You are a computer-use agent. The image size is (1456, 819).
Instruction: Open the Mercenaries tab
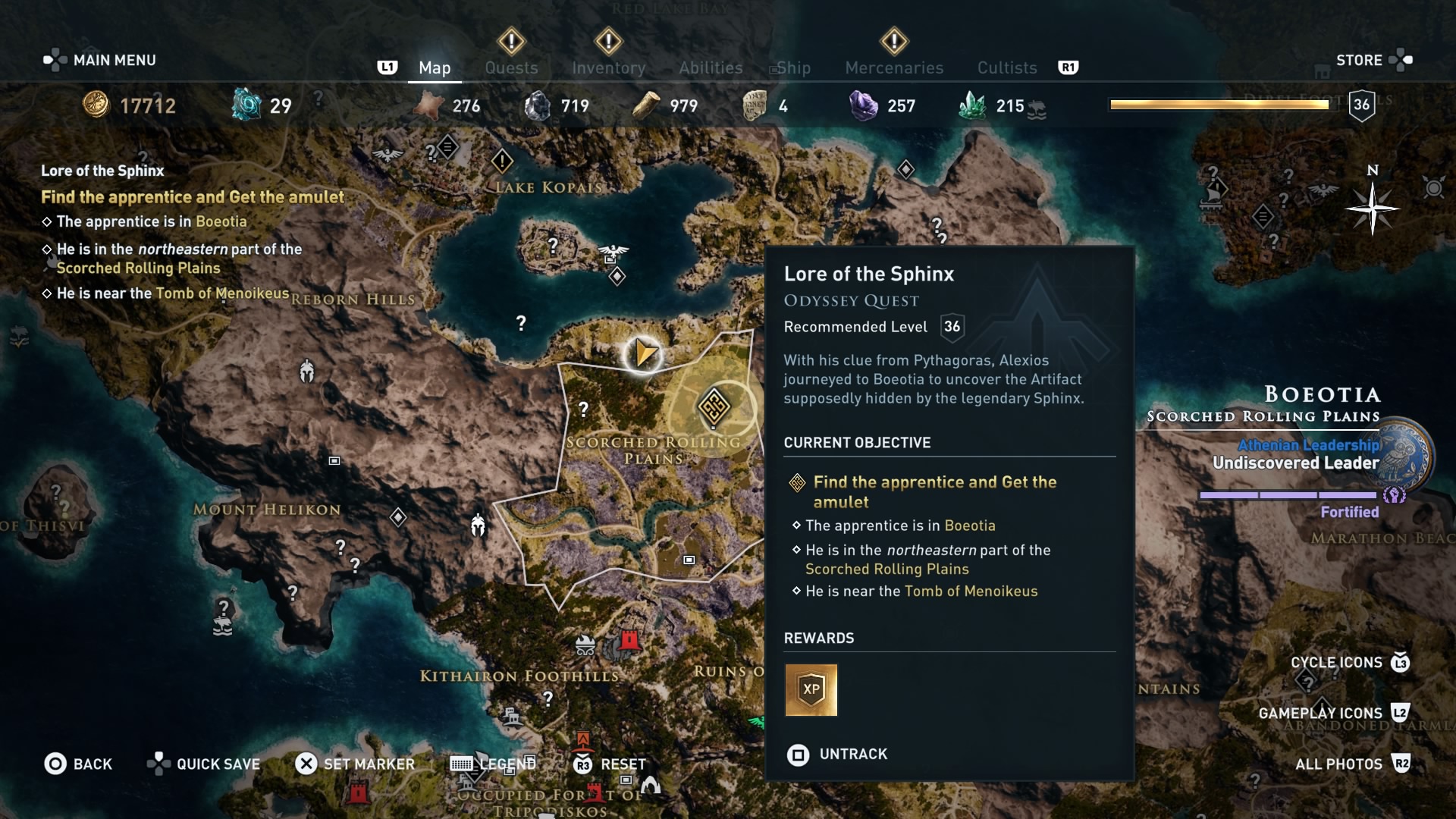(x=894, y=67)
